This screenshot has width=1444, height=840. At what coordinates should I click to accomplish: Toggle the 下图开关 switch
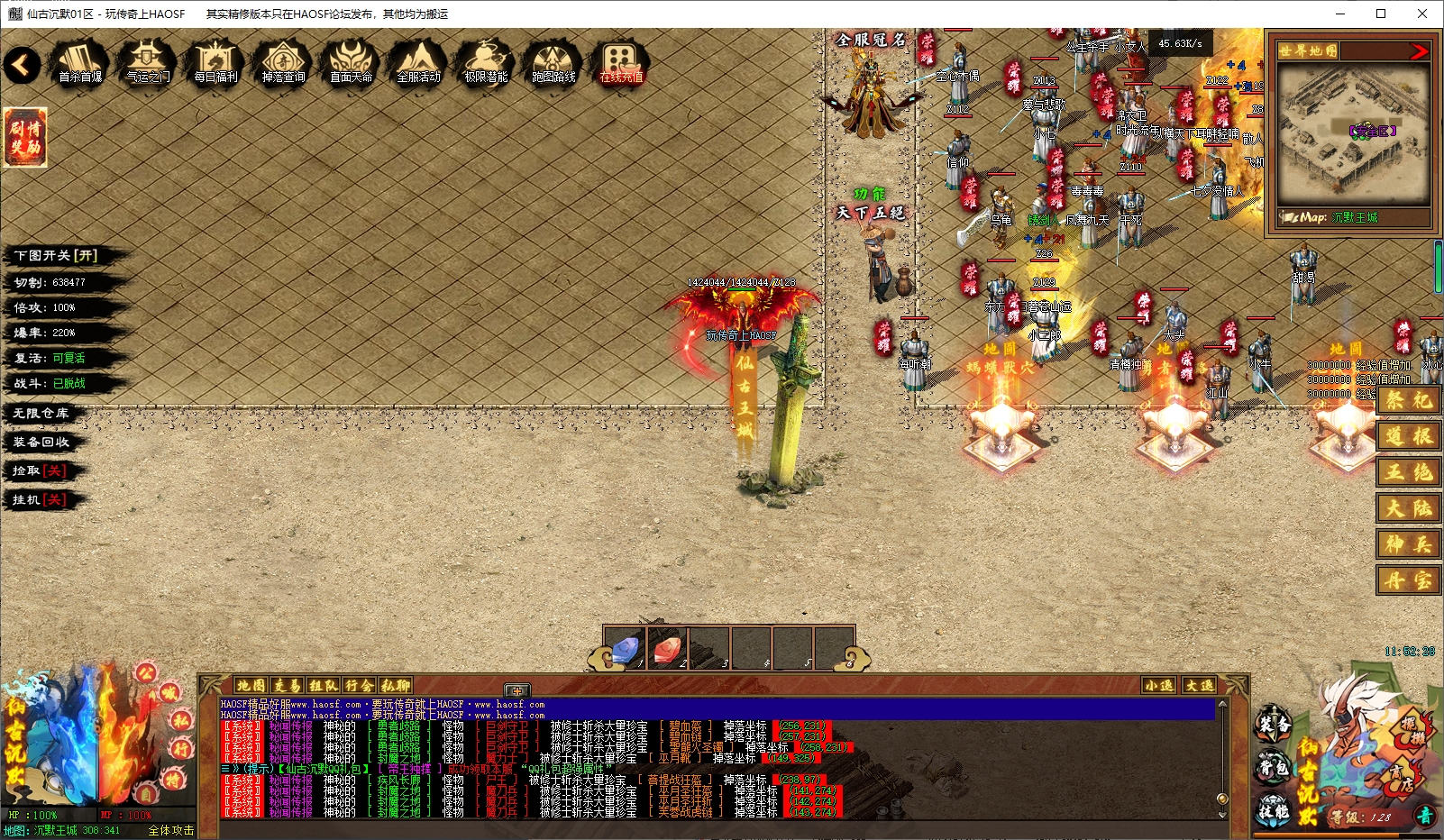point(56,256)
